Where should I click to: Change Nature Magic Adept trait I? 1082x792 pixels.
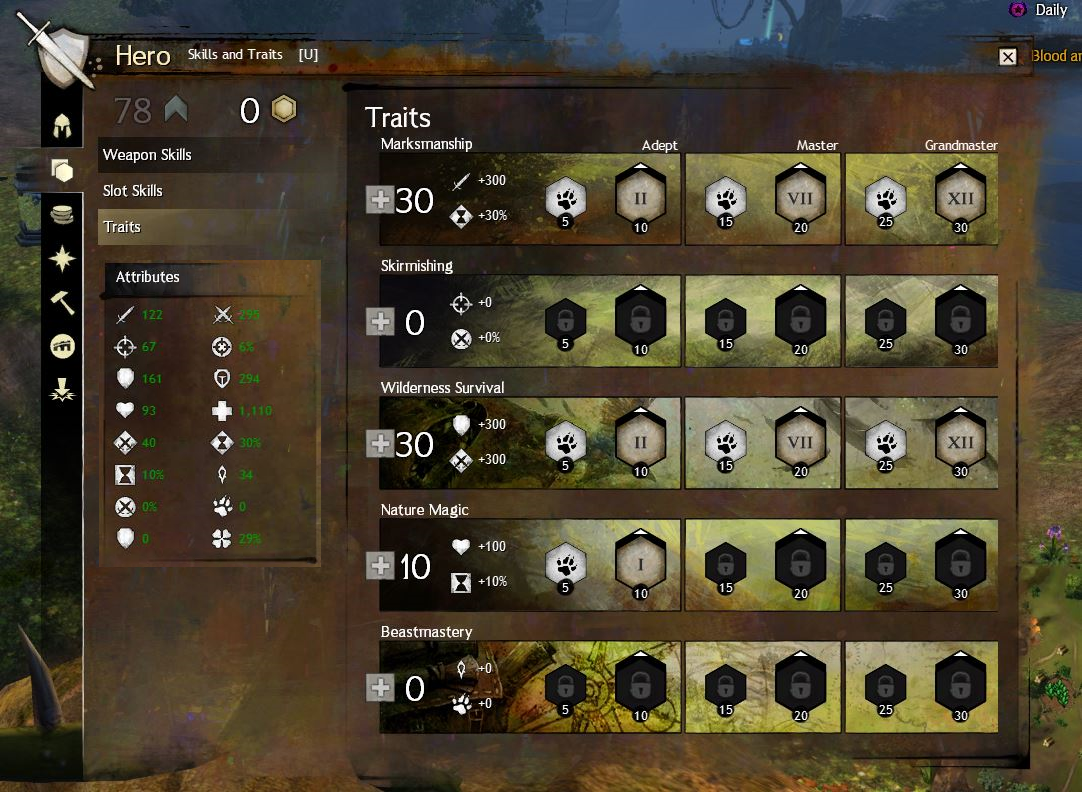[x=641, y=564]
